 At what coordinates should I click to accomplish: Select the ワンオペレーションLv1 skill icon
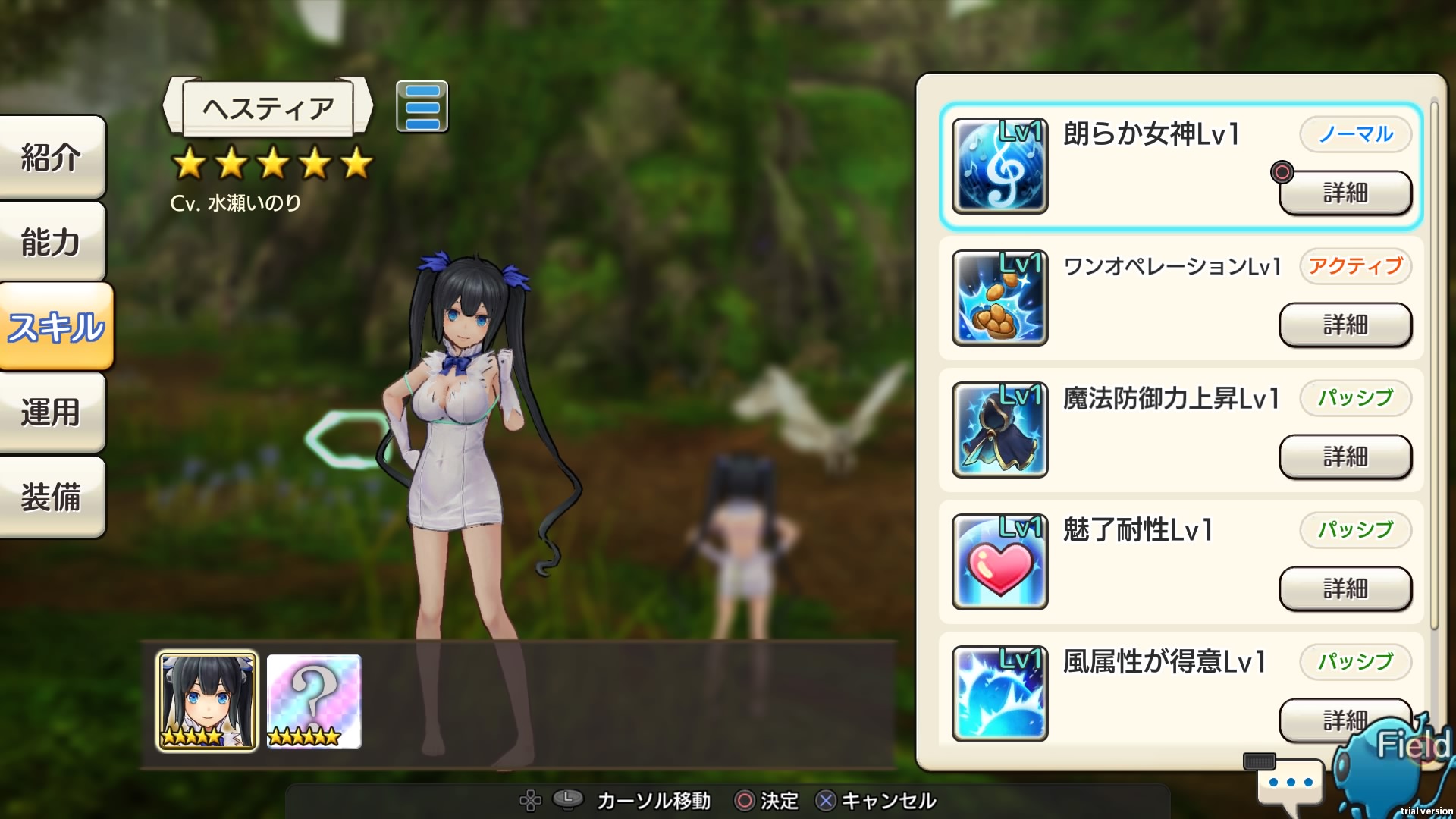click(x=999, y=297)
